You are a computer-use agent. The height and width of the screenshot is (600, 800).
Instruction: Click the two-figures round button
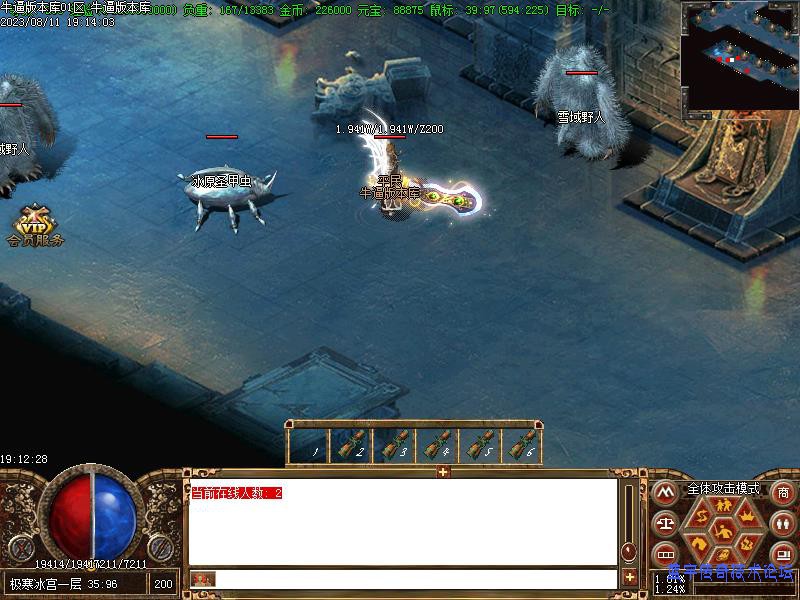click(x=783, y=523)
